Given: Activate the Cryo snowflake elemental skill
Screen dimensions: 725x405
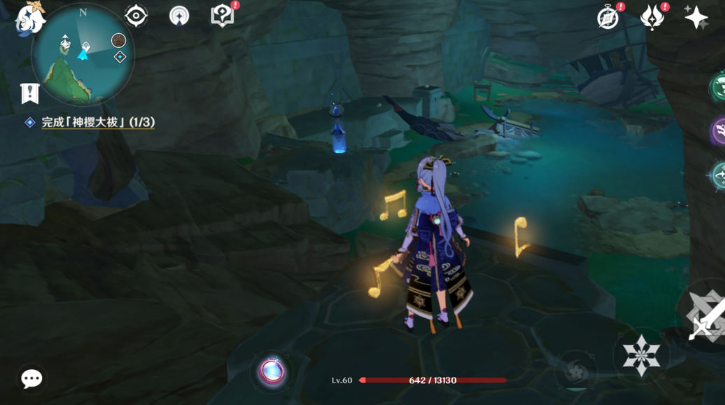Looking at the screenshot, I should pyautogui.click(x=639, y=355).
